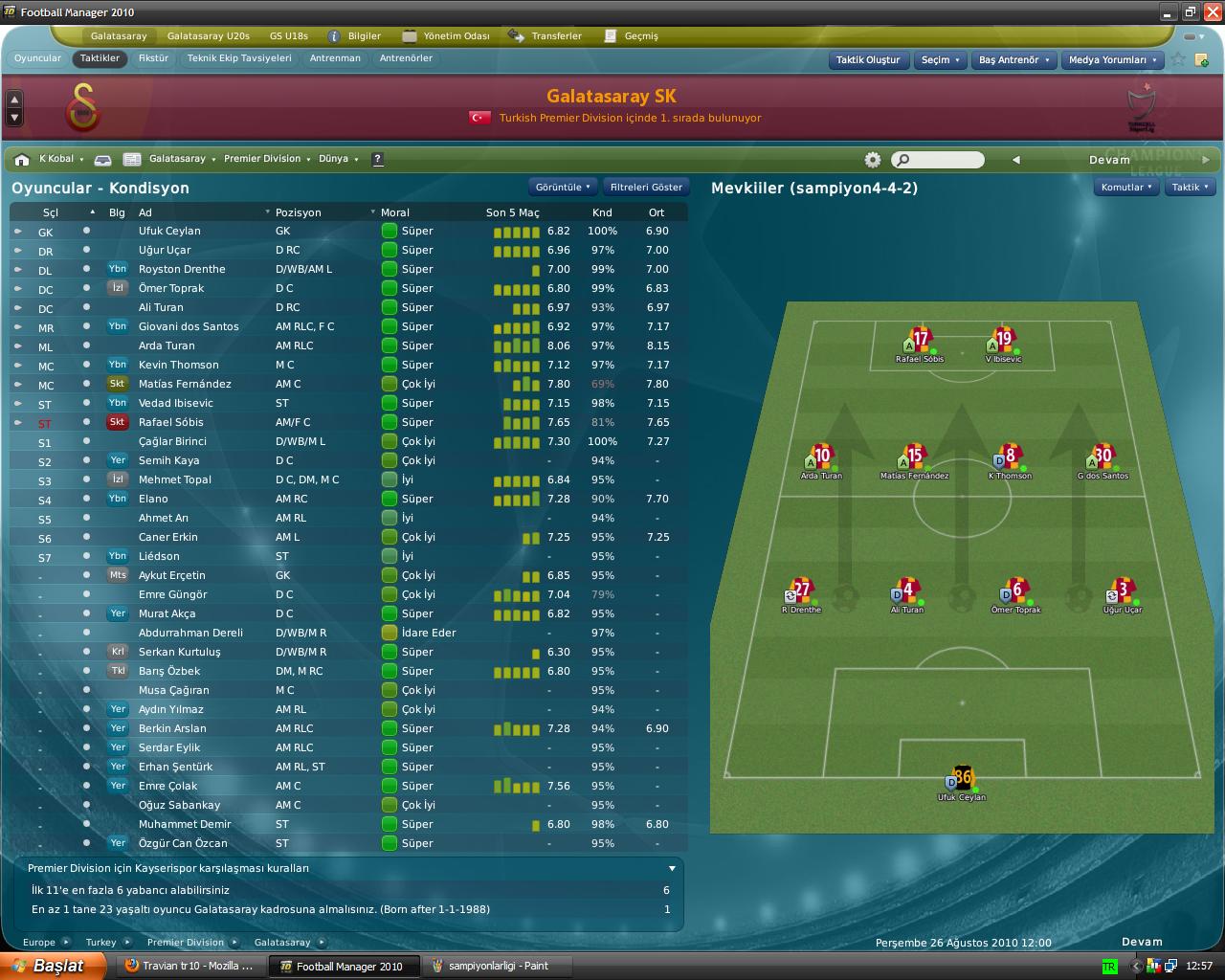Open the Seçim dropdown
Screen dimensions: 1225x980
coord(941,59)
